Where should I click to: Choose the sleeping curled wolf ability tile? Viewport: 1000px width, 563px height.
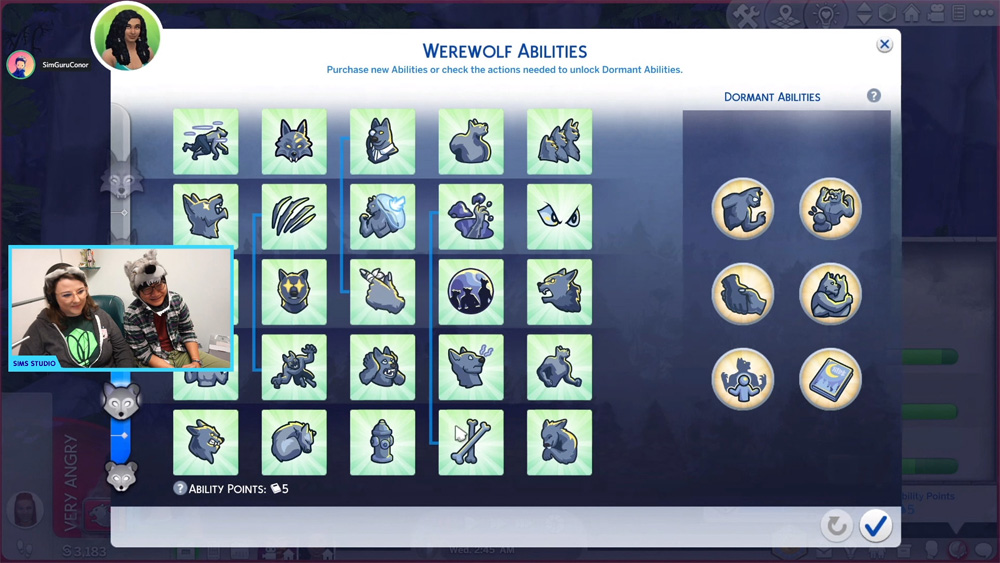point(294,442)
